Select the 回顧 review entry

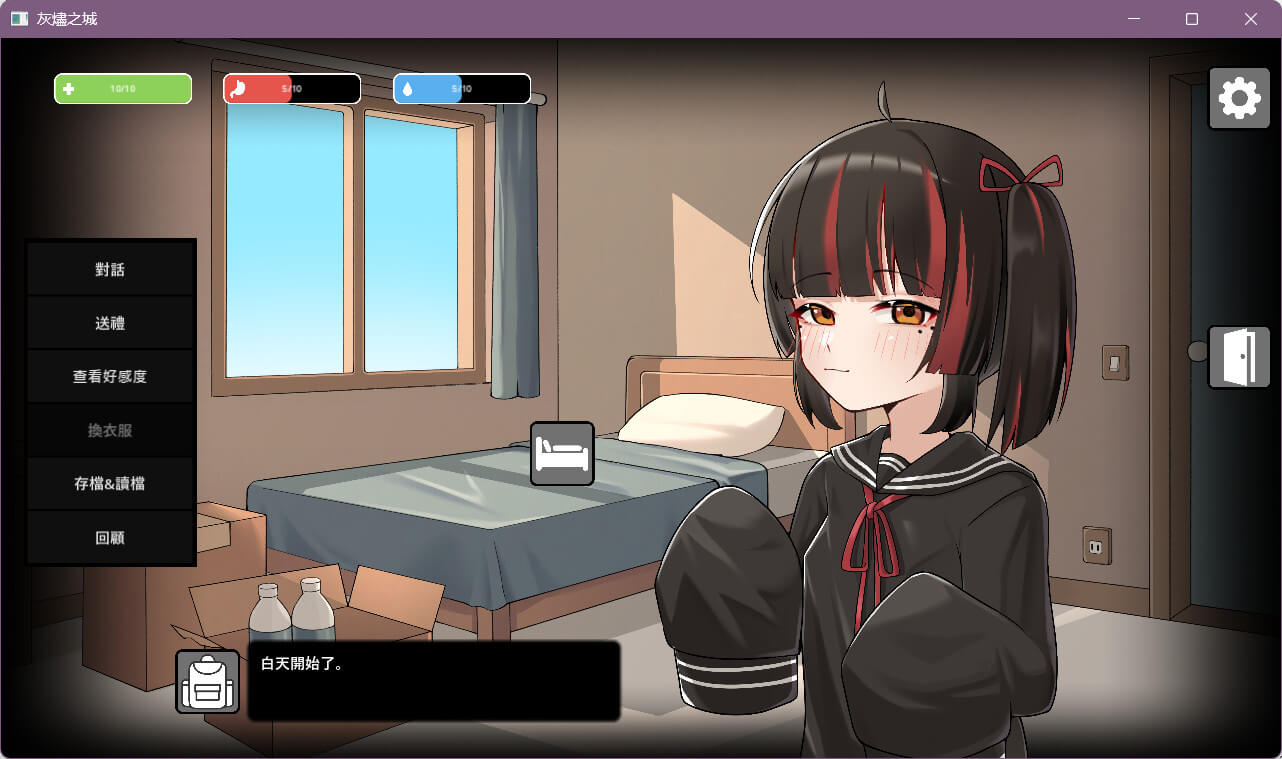pos(110,538)
